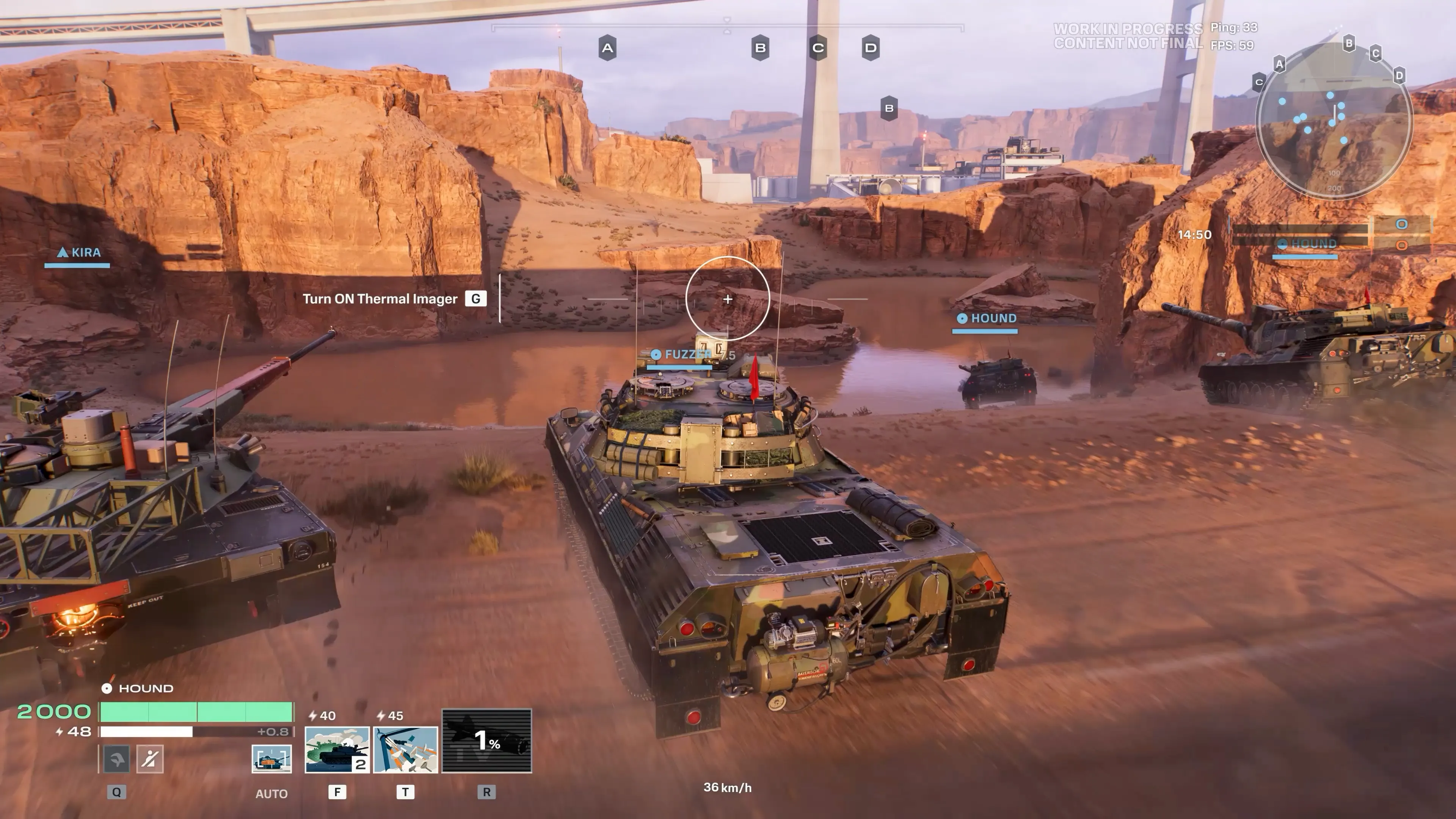Select the charging ultimate showing 1%
1456x819 pixels.
tap(486, 741)
